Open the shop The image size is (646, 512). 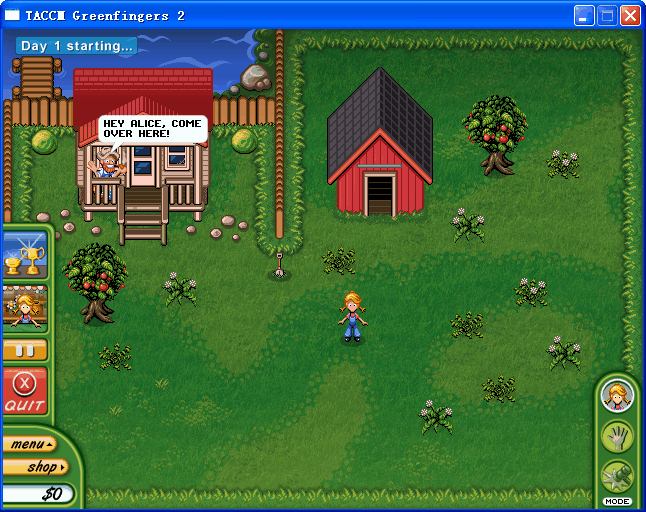(34, 467)
